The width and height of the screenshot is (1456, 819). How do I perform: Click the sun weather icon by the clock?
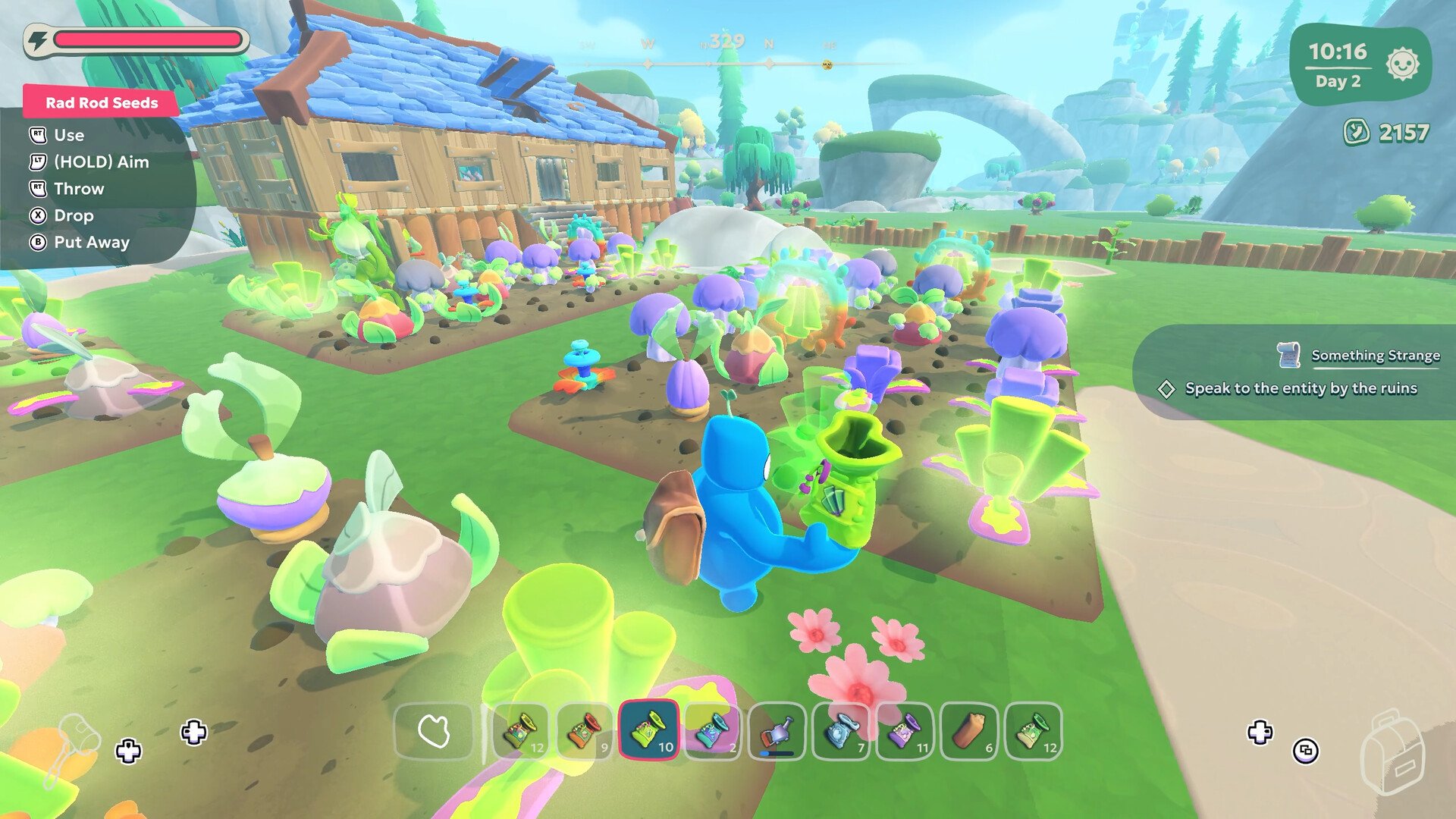(x=1402, y=64)
